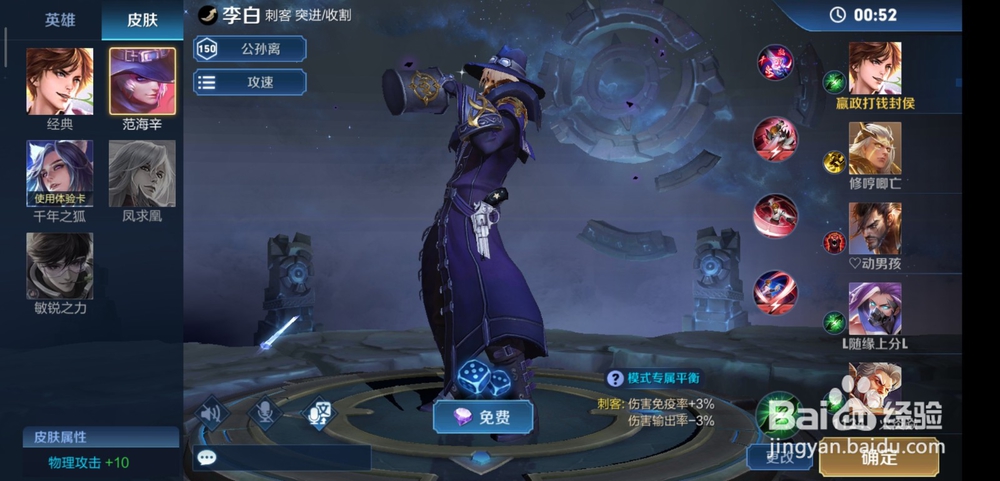Toggle the speaker sound icon
This screenshot has width=1000, height=481.
click(209, 411)
